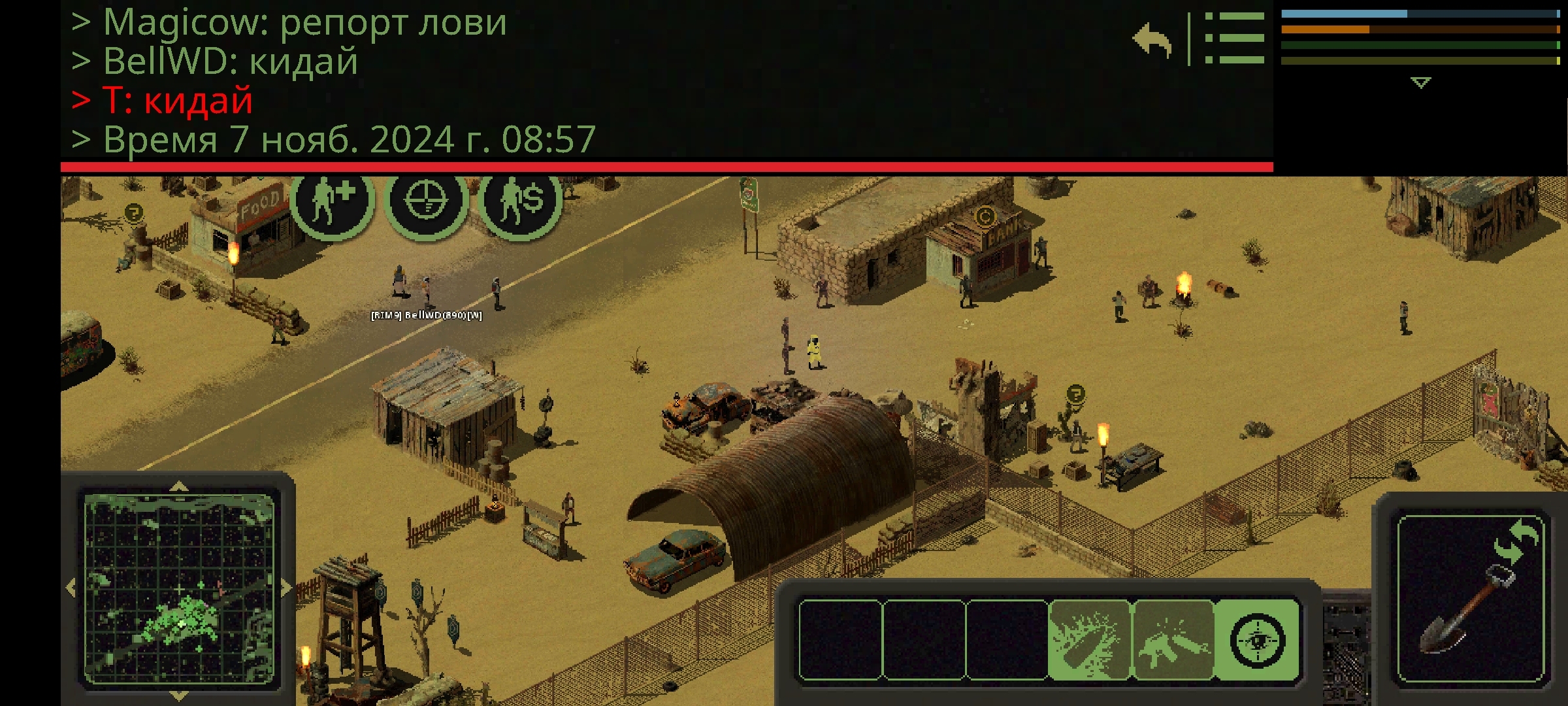1568x706 pixels.
Task: Click the curved back arrow icon
Action: pyautogui.click(x=1153, y=41)
